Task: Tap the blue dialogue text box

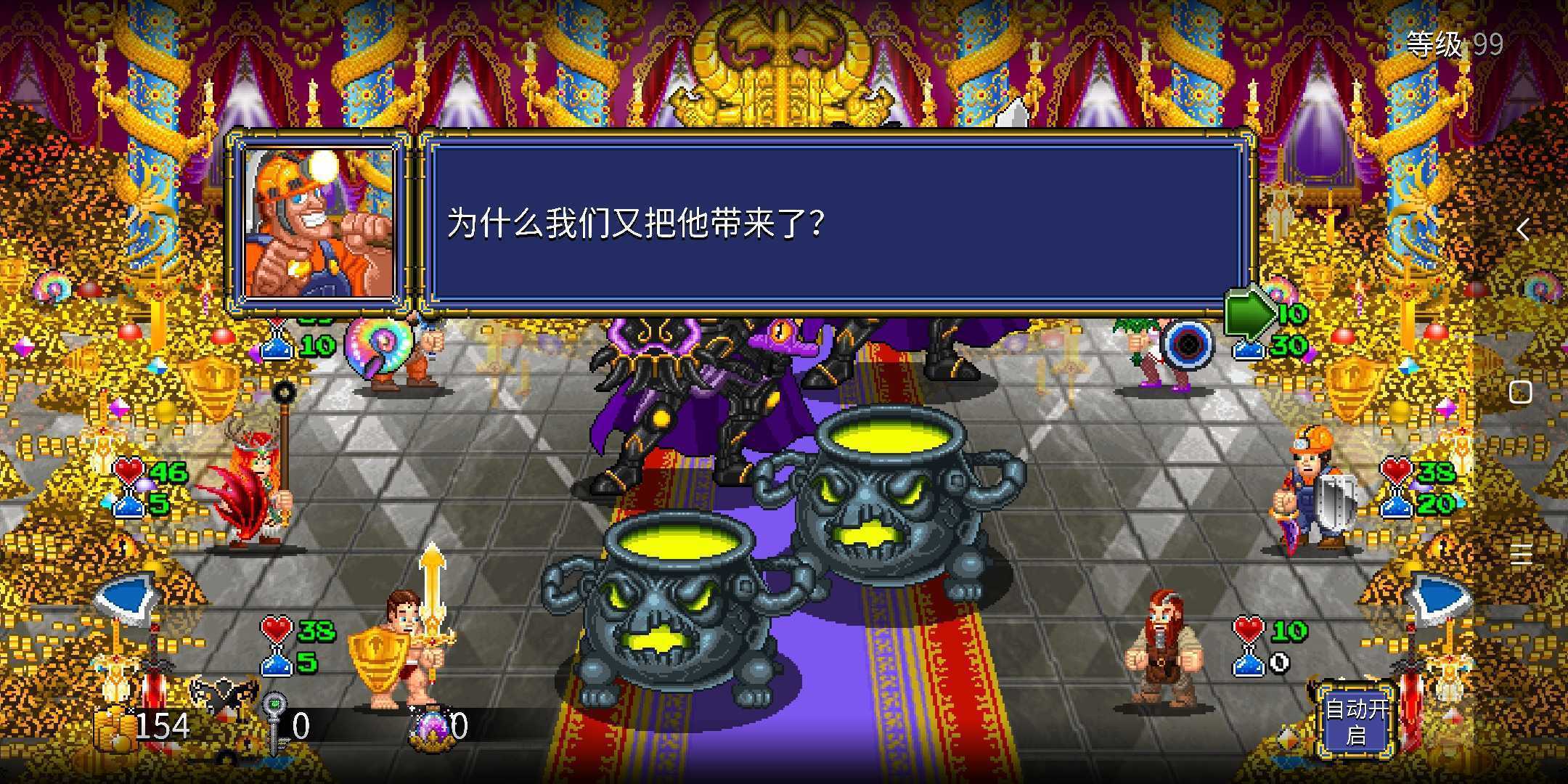Action: tap(835, 222)
